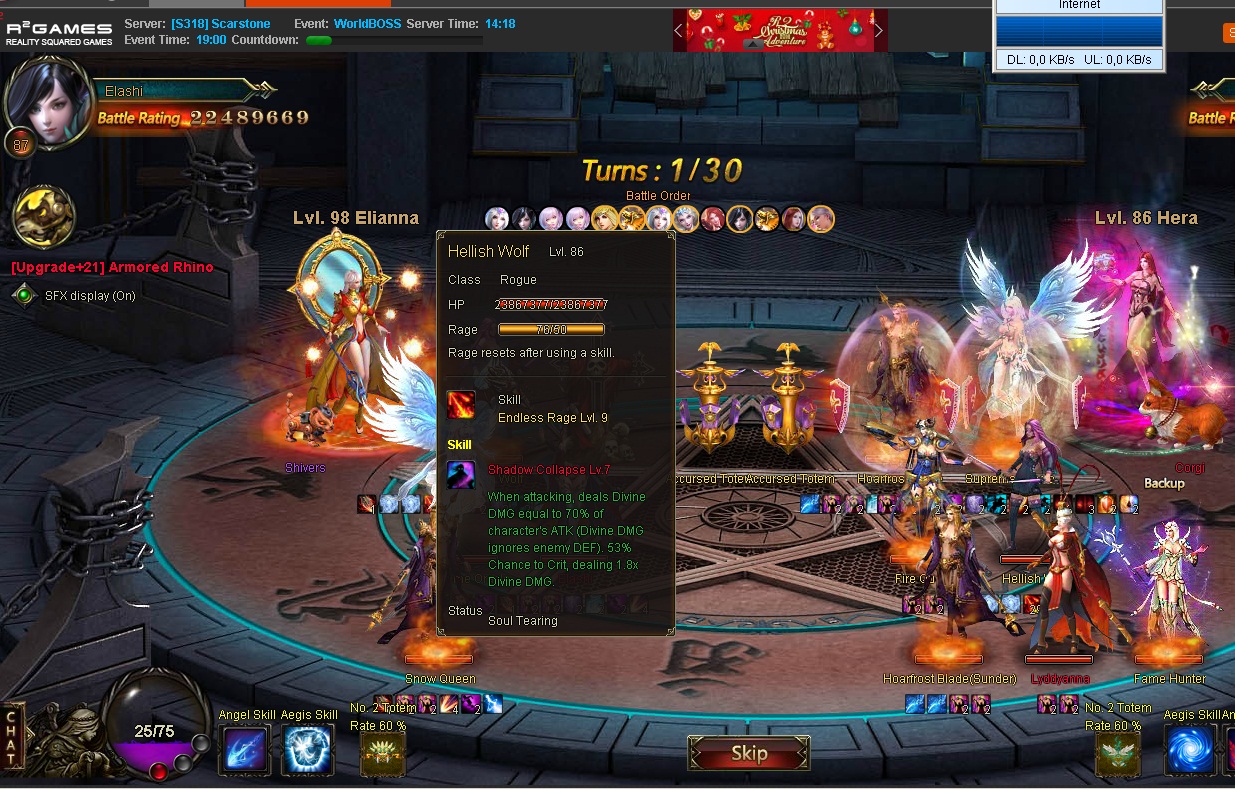
Task: Click the first portrait in Battle Order
Action: click(x=497, y=218)
